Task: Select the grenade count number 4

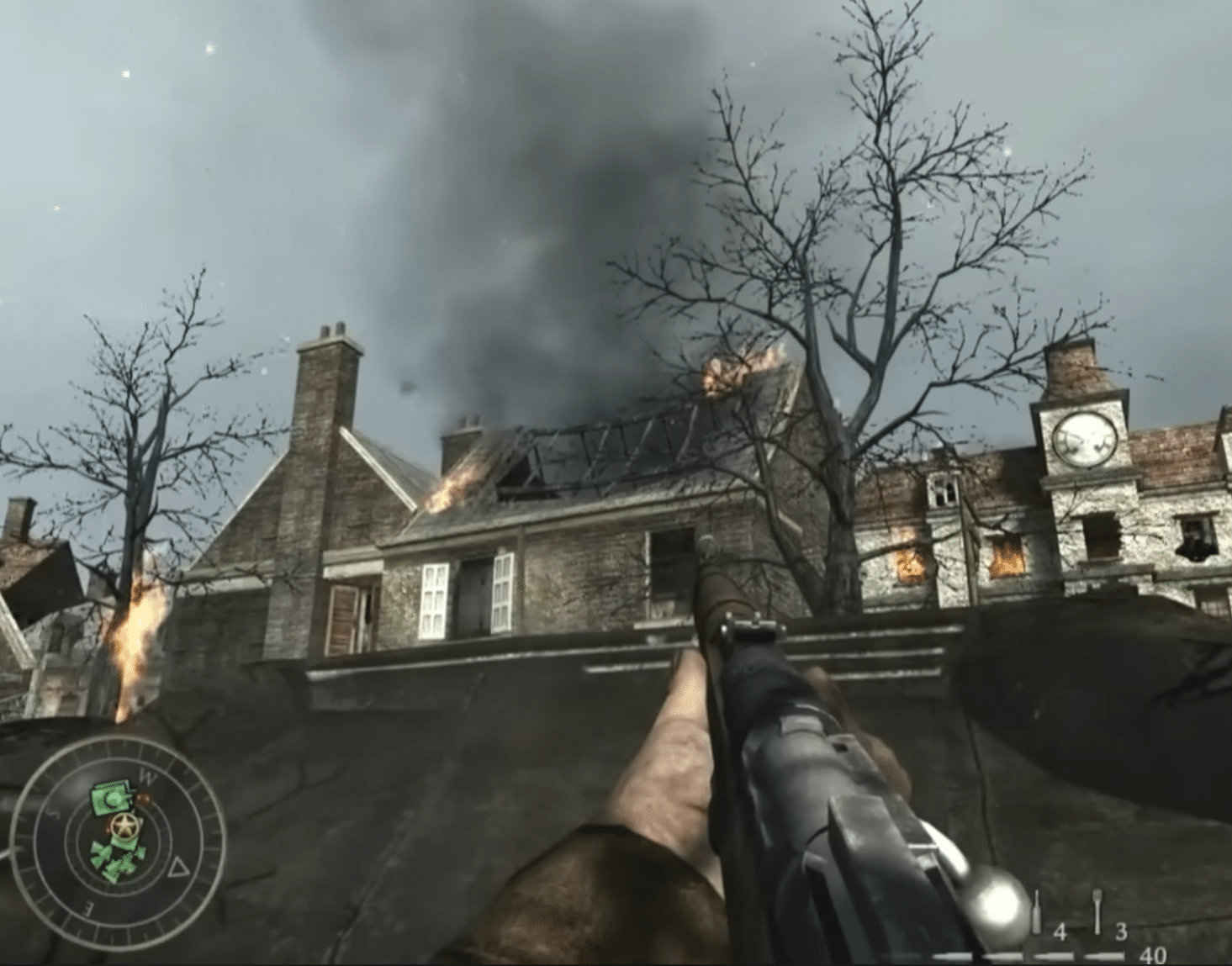Action: (x=1060, y=932)
